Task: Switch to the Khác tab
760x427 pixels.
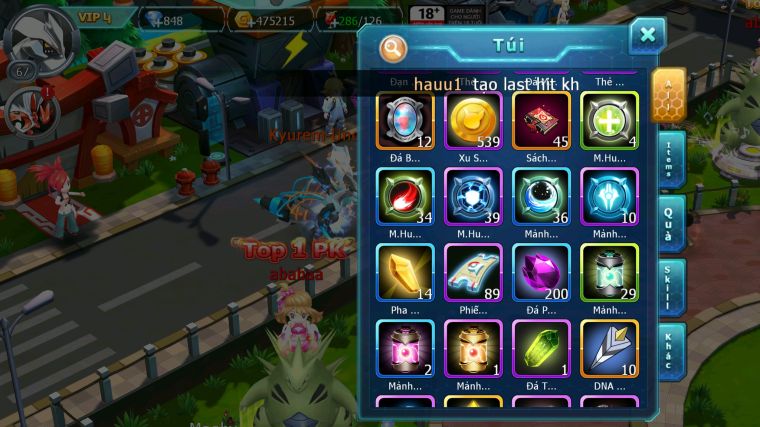Action: point(671,351)
